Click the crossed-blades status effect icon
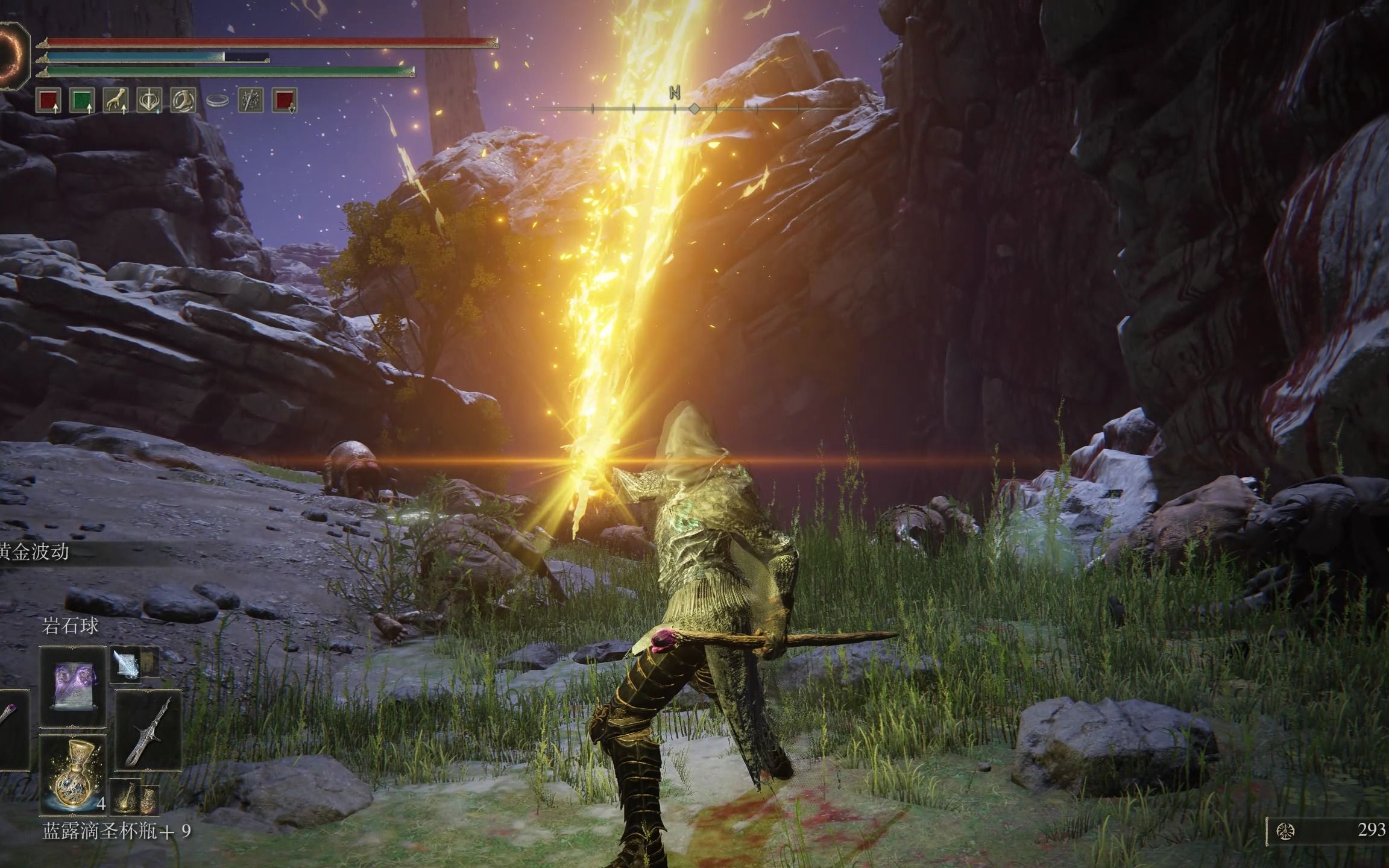The height and width of the screenshot is (868, 1389). click(250, 101)
